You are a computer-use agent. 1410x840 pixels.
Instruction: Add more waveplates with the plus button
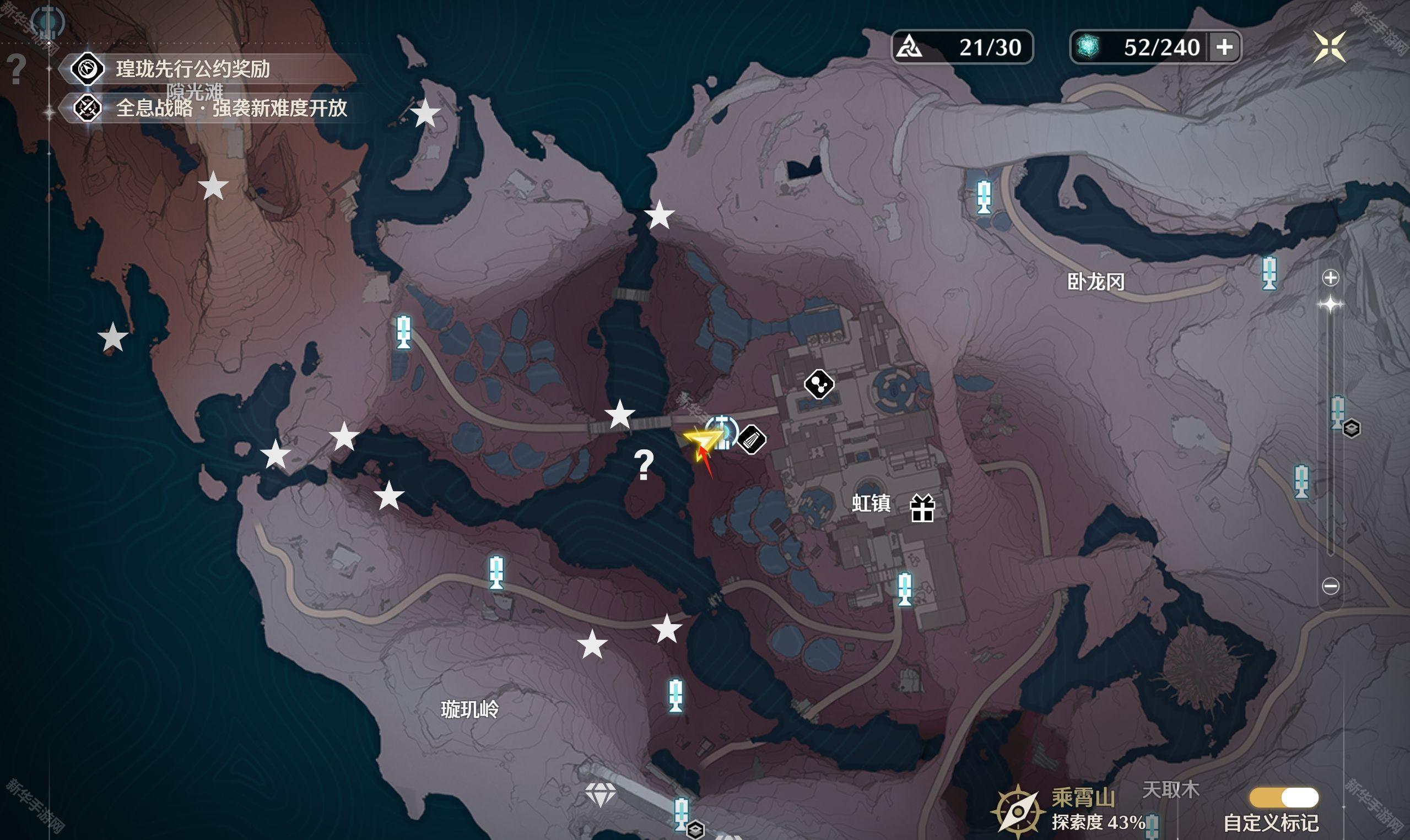point(1224,47)
